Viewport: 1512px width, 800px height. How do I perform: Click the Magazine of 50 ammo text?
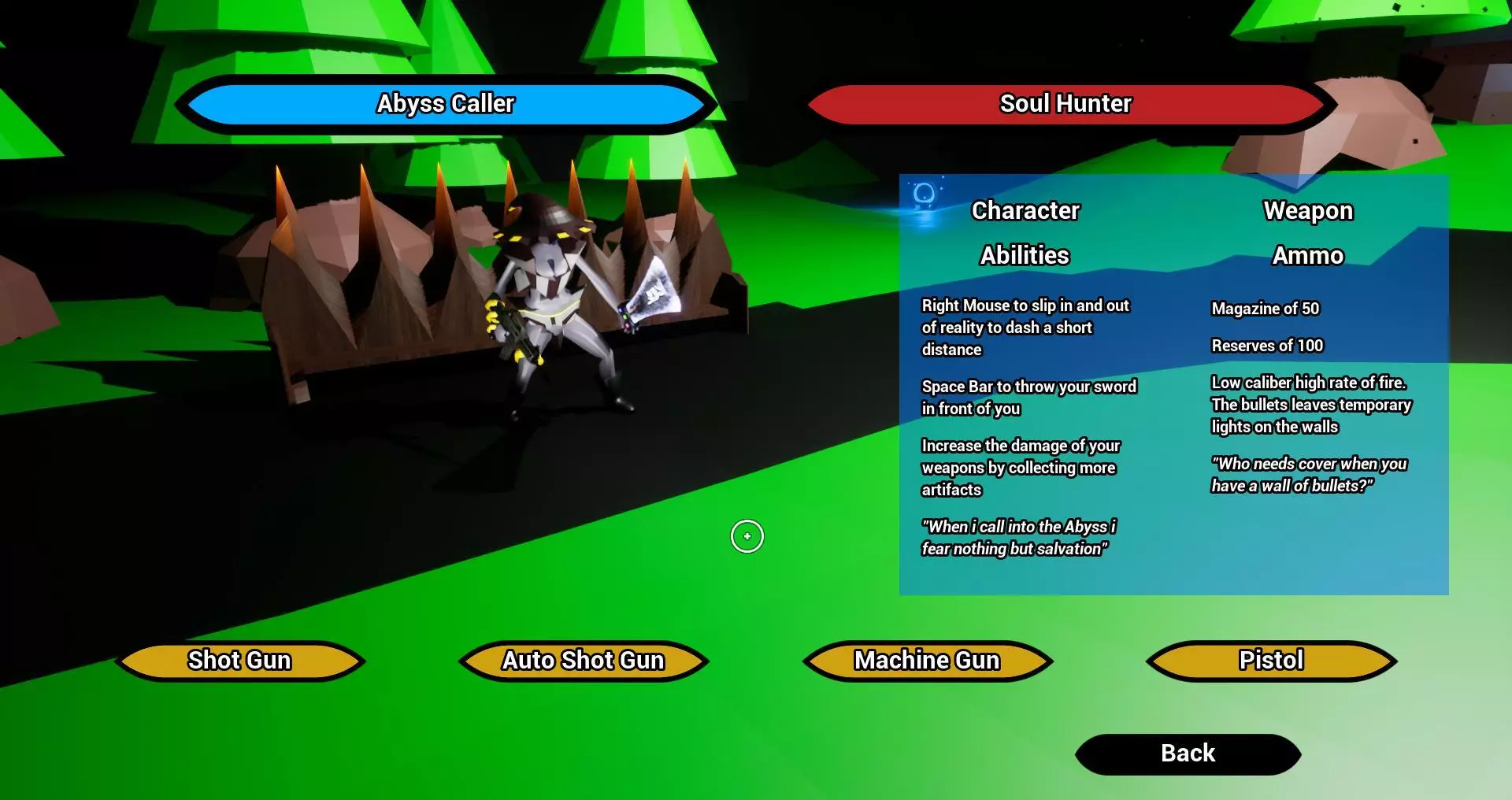(x=1264, y=308)
